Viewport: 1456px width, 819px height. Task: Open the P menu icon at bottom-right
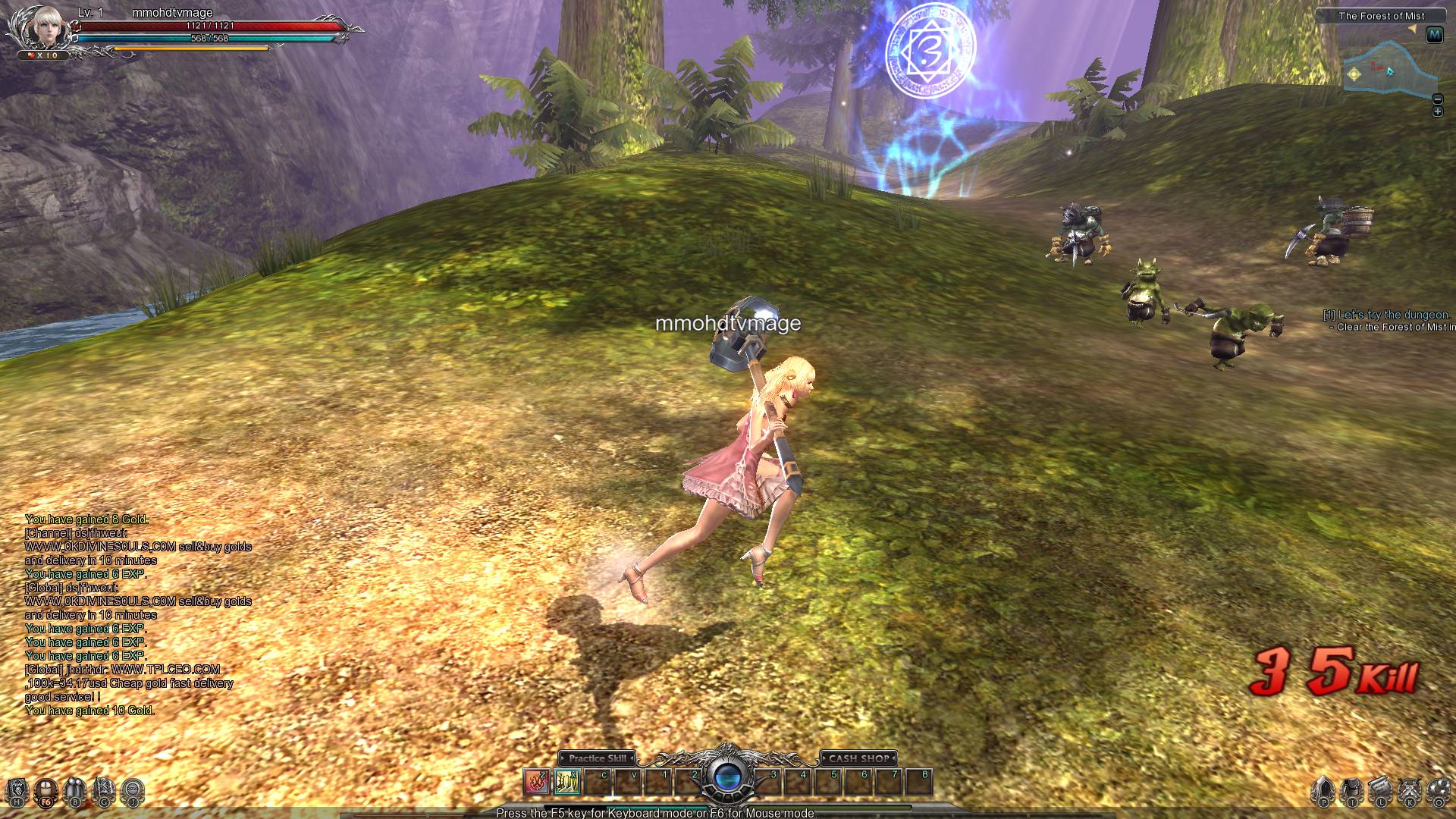[1324, 792]
